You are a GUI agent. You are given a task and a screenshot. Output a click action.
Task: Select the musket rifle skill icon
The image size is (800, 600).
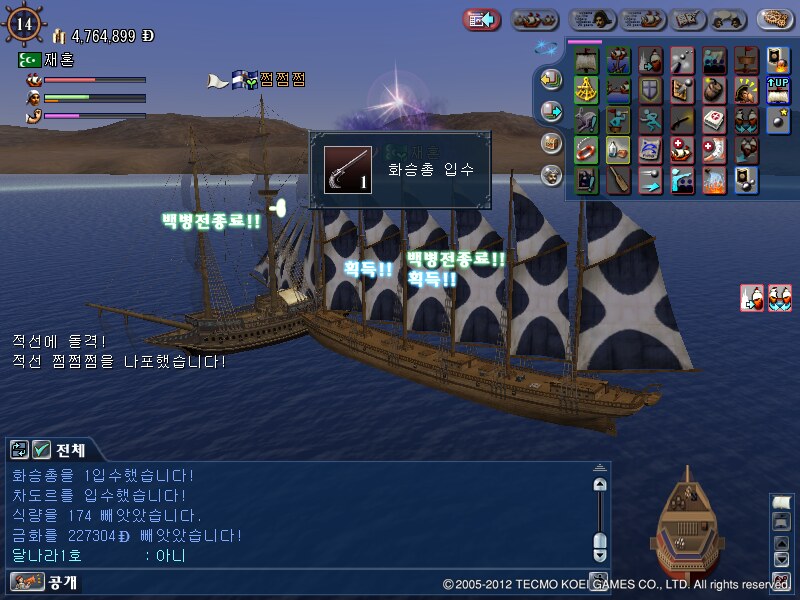coord(683,121)
